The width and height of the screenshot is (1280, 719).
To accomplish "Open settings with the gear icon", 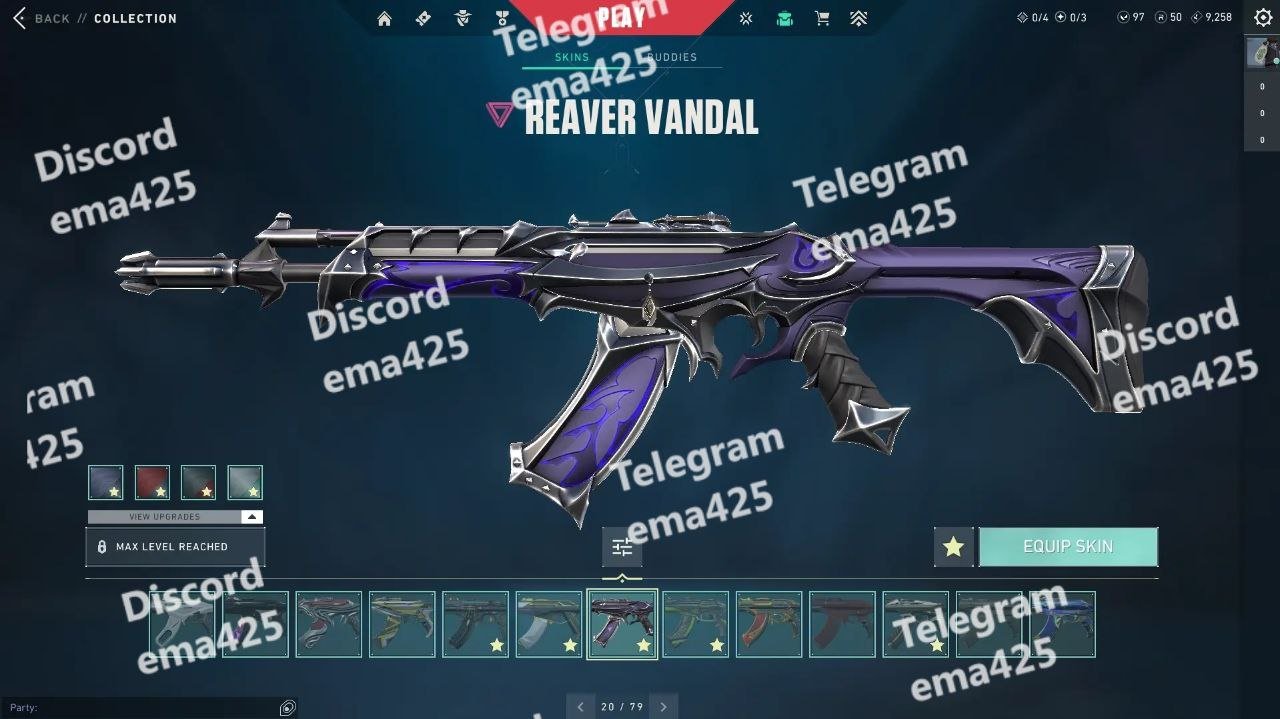I will click(1263, 18).
